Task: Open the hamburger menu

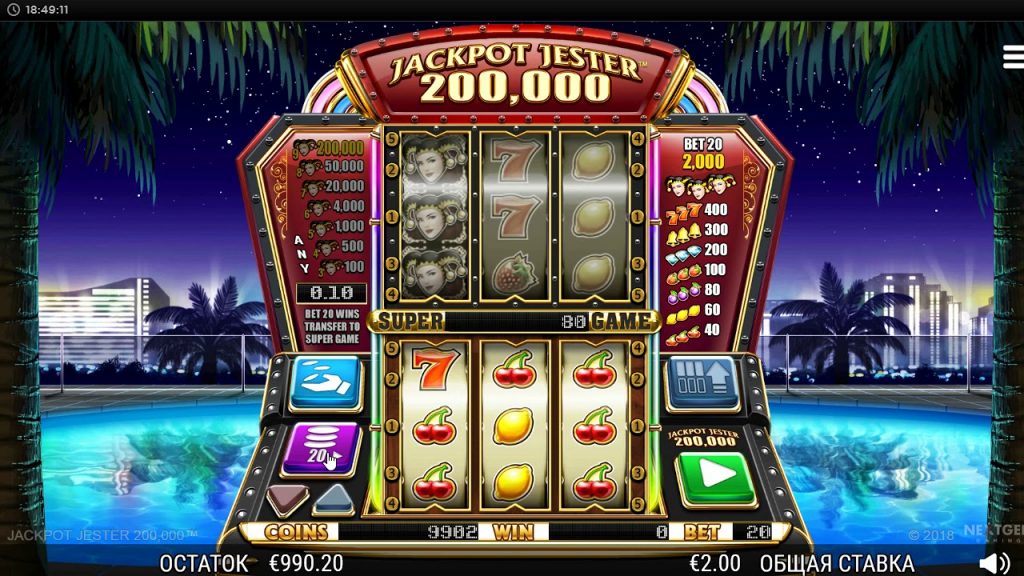Action: tap(1012, 57)
